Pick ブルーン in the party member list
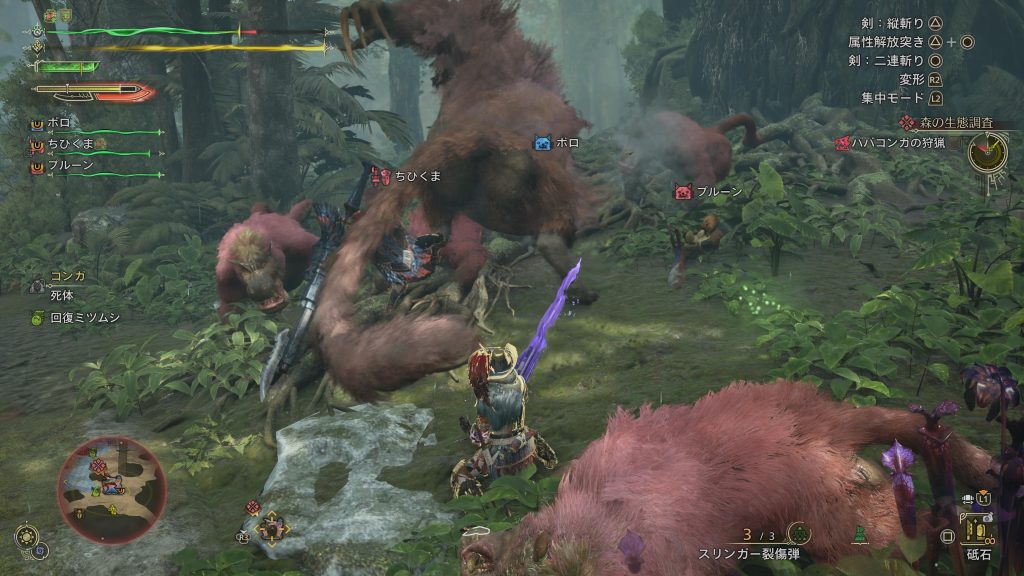The width and height of the screenshot is (1024, 576). (68, 165)
